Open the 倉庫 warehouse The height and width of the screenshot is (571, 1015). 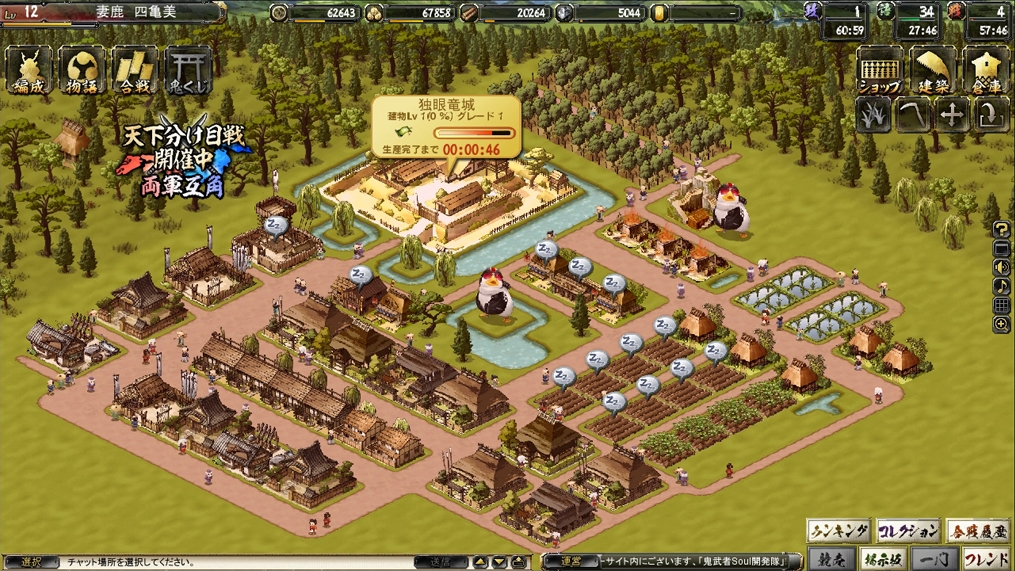tap(986, 72)
